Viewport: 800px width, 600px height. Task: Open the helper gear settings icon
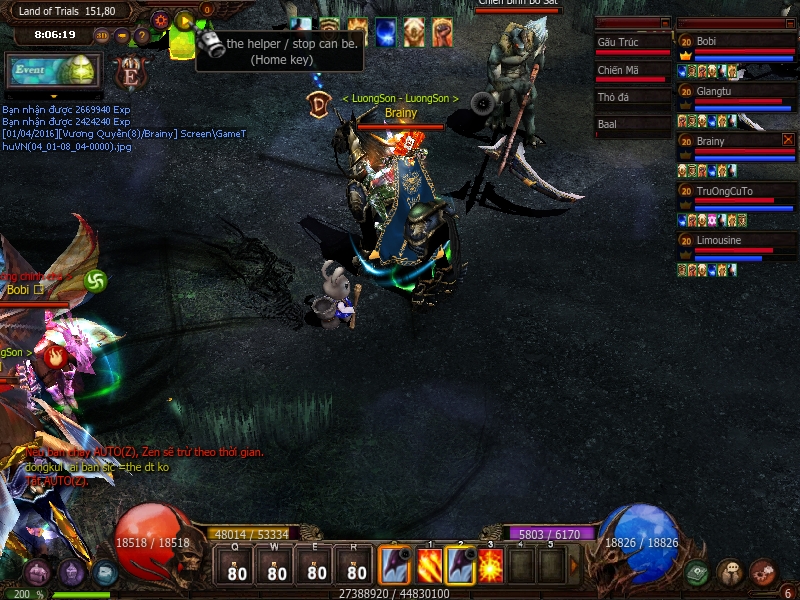[160, 20]
